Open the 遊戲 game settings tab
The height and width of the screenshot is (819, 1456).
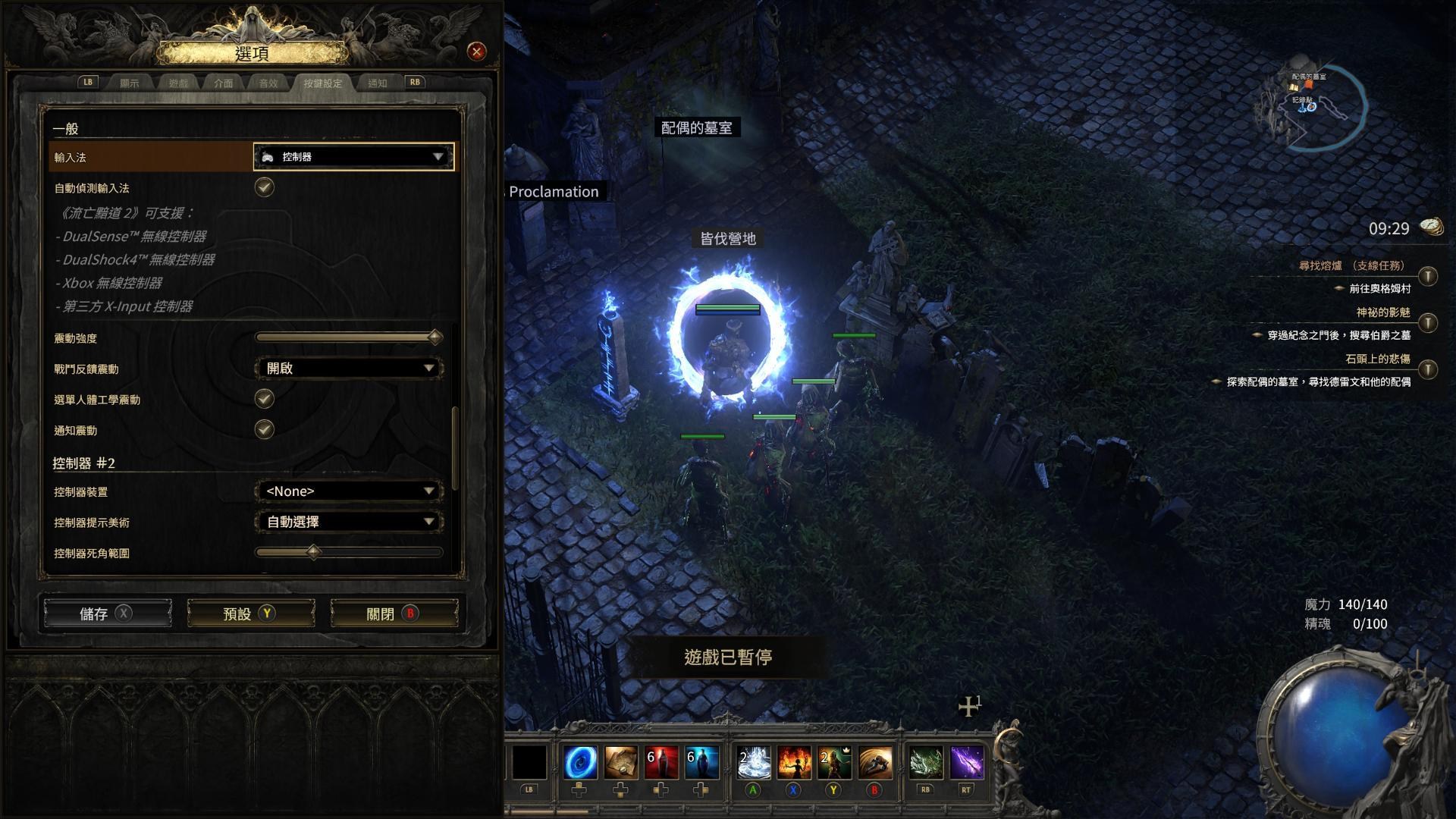[x=178, y=83]
